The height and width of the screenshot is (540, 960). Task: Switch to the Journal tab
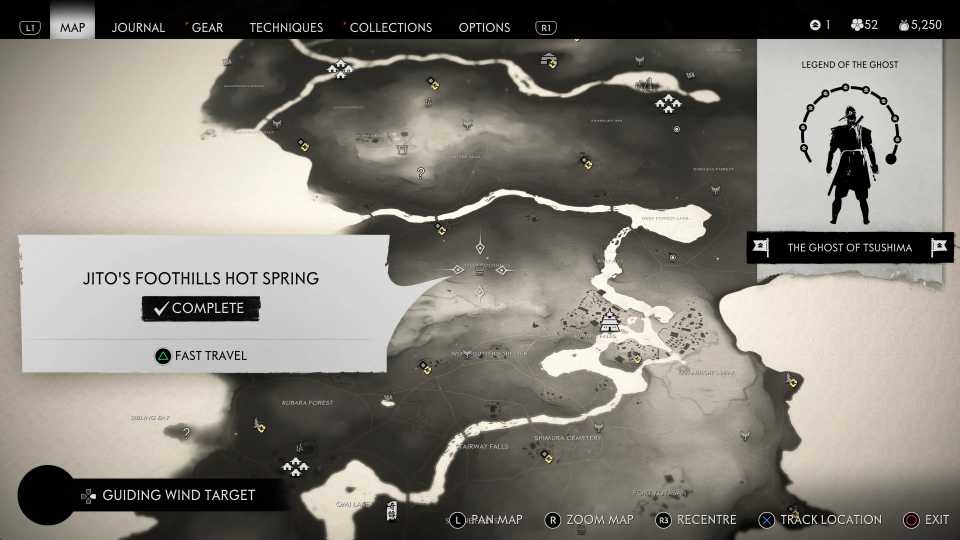pyautogui.click(x=138, y=27)
